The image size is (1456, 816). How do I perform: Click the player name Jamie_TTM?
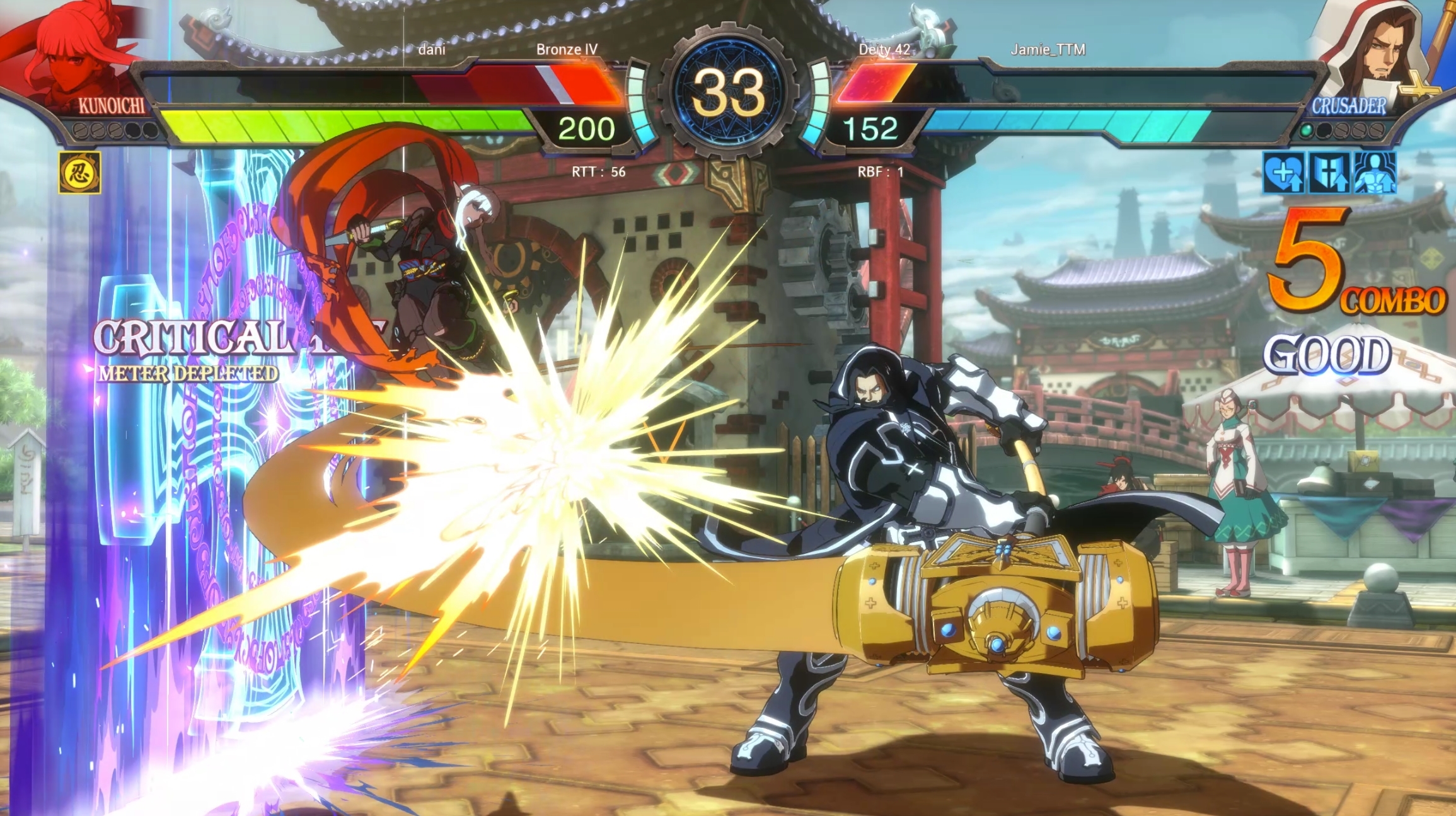[x=1048, y=50]
